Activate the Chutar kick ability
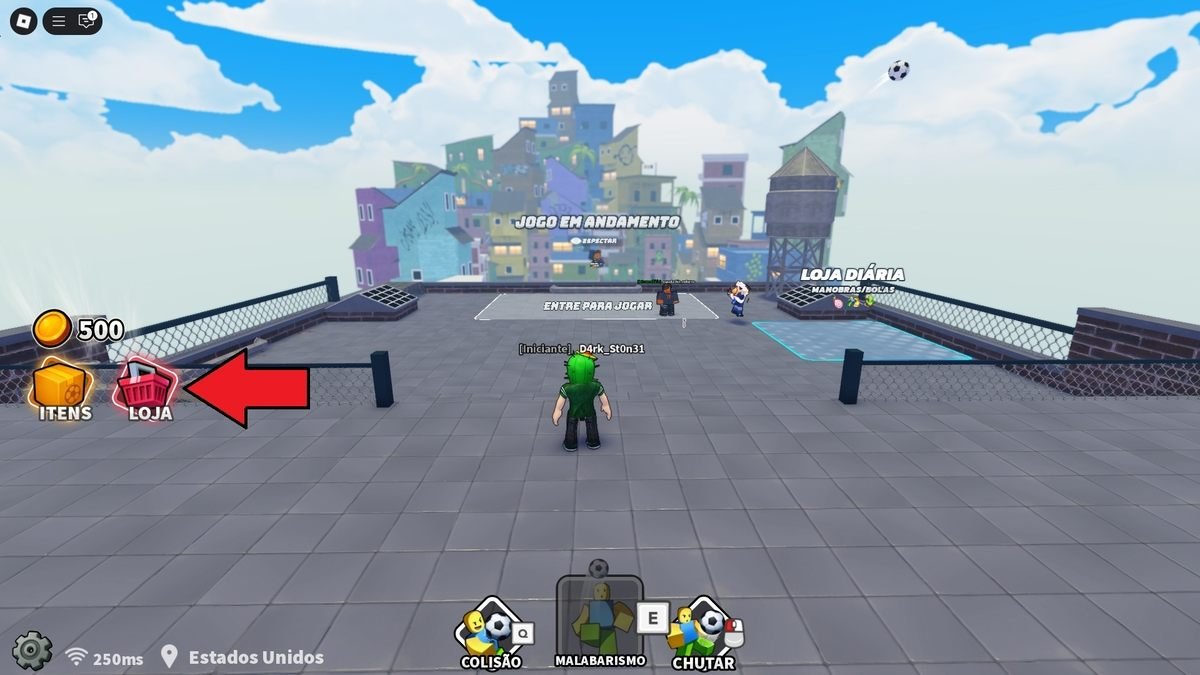This screenshot has height=675, width=1200. coord(703,630)
